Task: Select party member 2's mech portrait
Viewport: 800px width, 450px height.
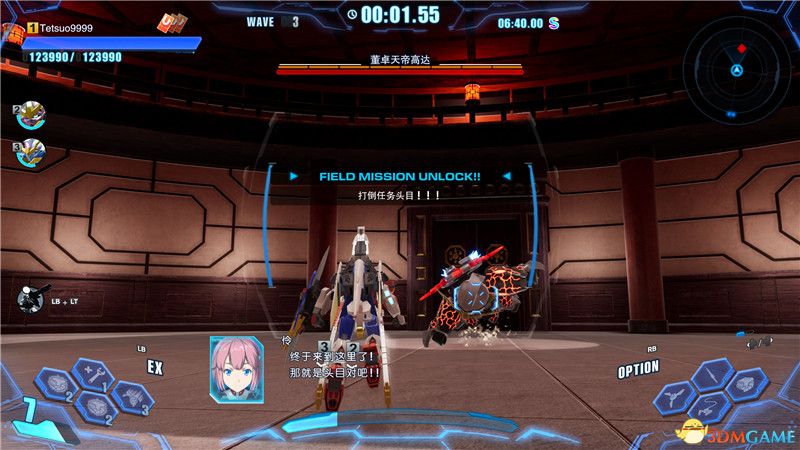Action: [30, 116]
